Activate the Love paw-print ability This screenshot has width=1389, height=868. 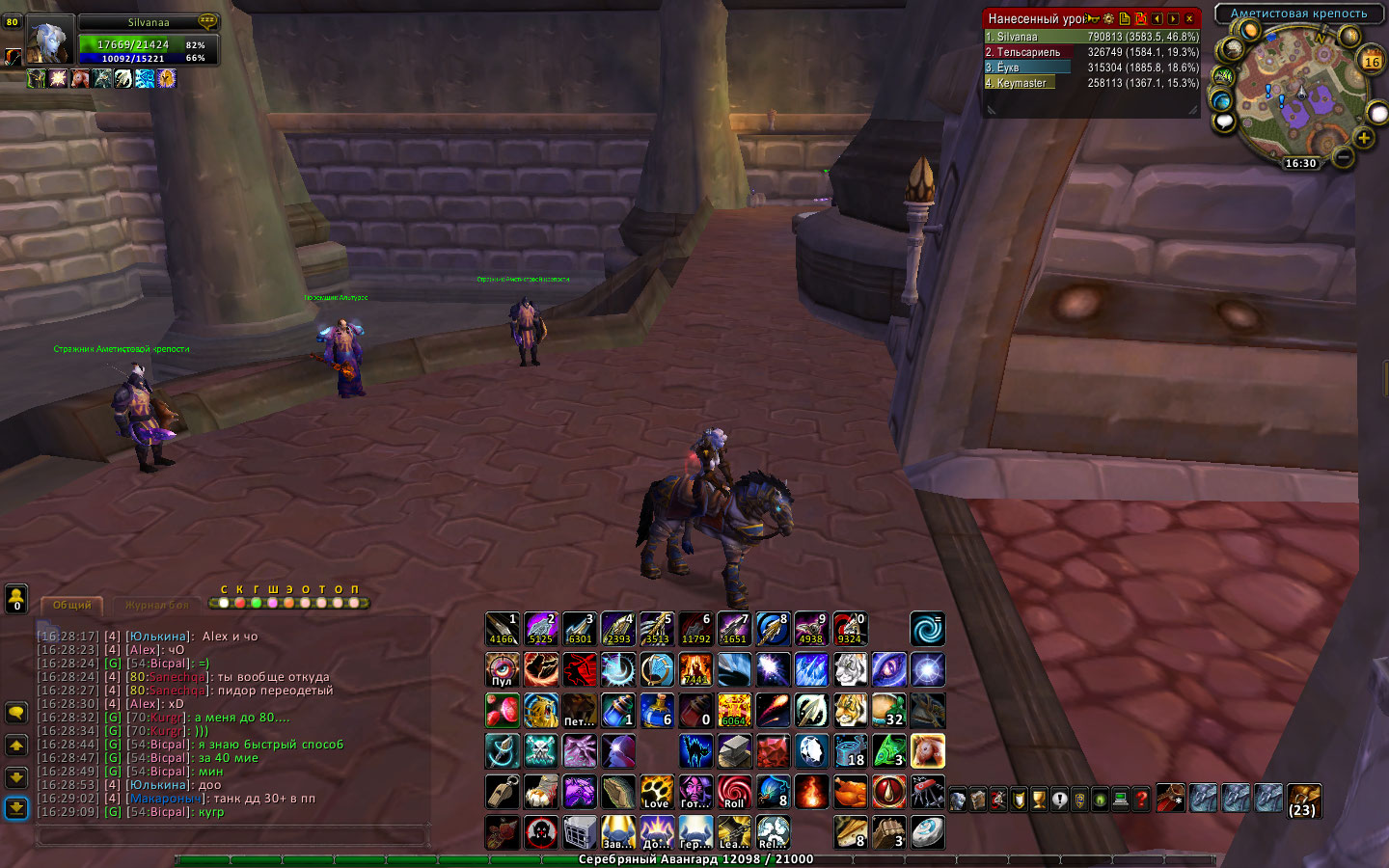pyautogui.click(x=656, y=792)
